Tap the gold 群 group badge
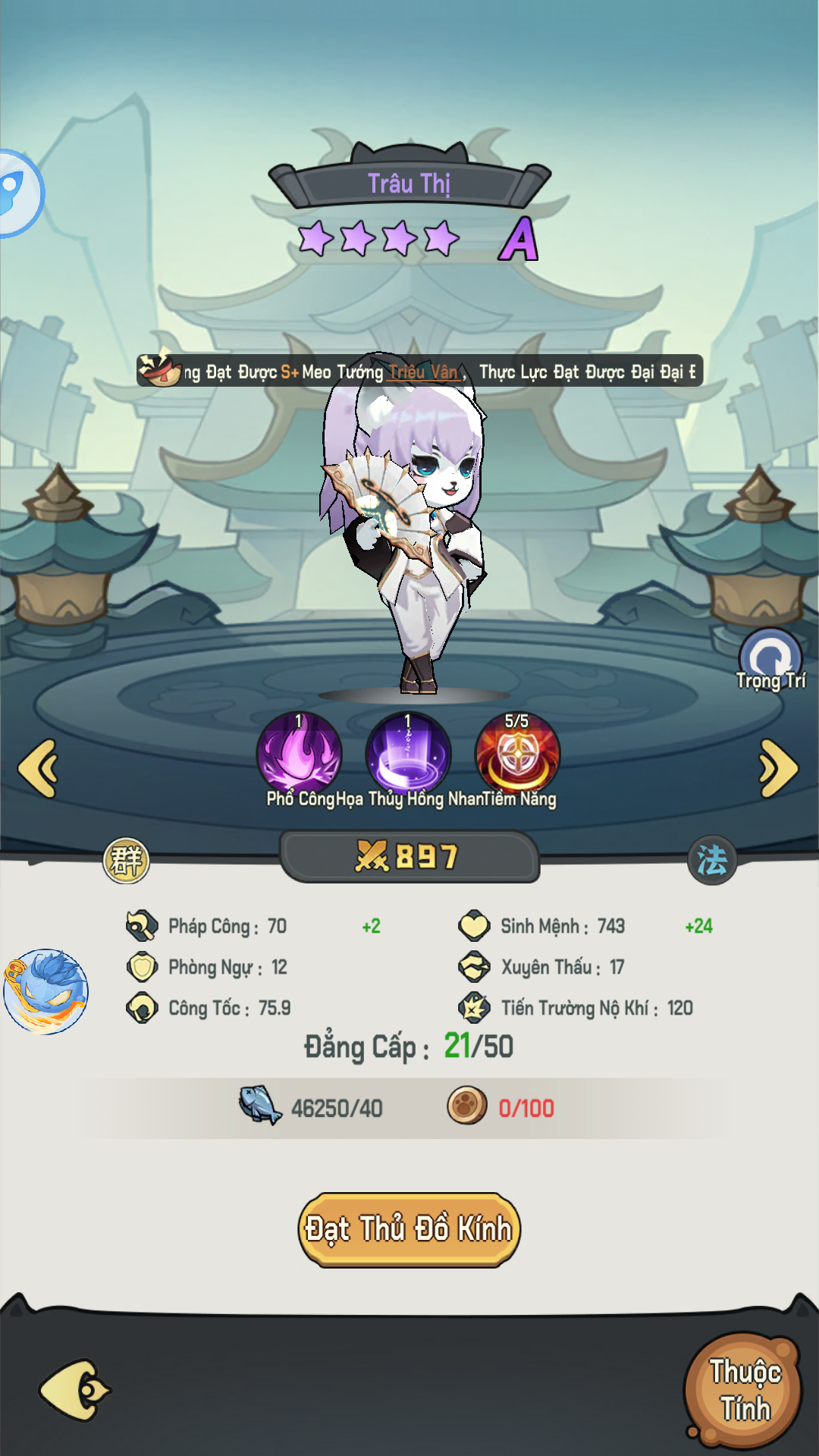Image resolution: width=819 pixels, height=1456 pixels. point(127,861)
